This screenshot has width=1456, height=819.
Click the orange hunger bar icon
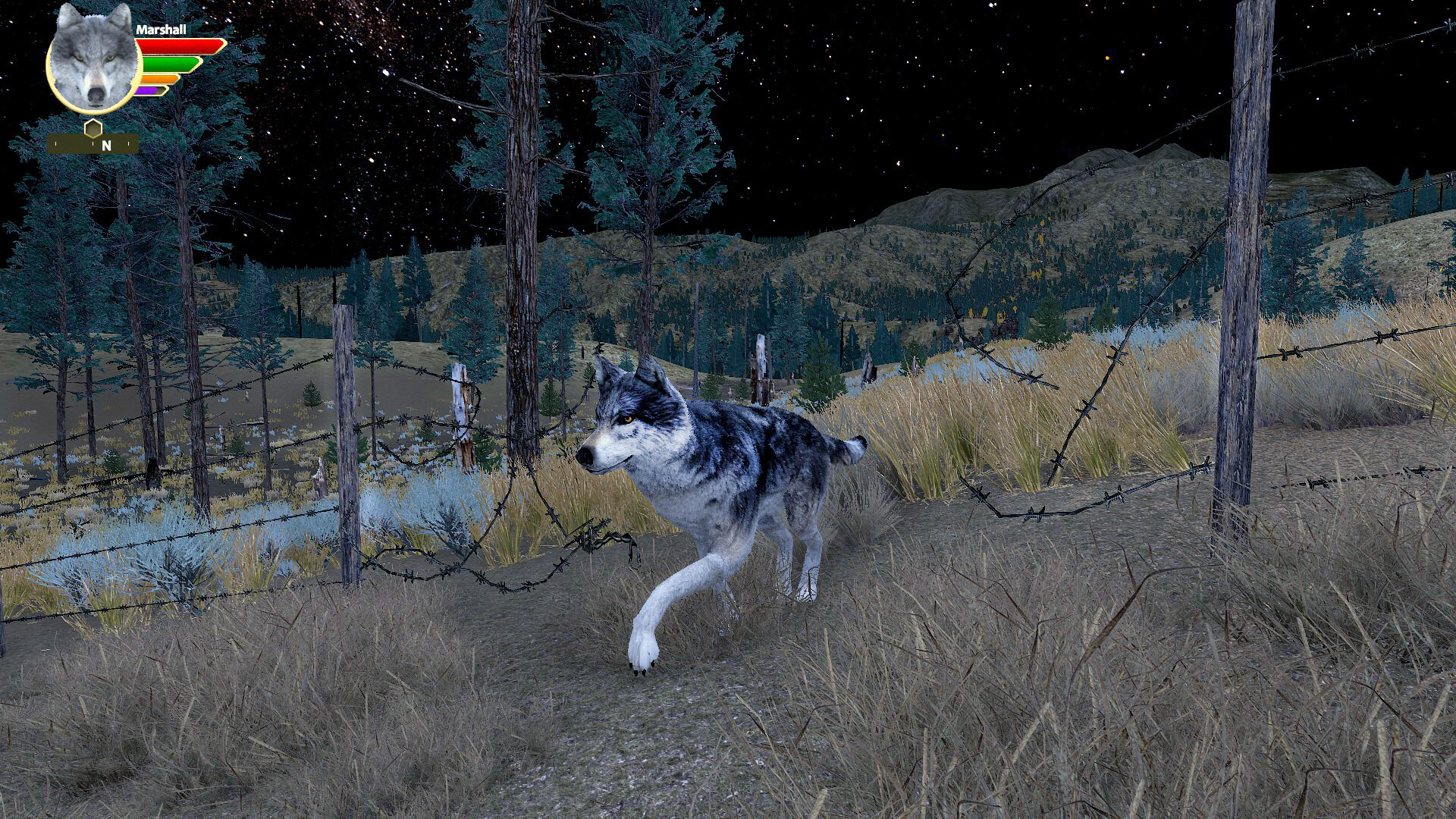tap(157, 79)
